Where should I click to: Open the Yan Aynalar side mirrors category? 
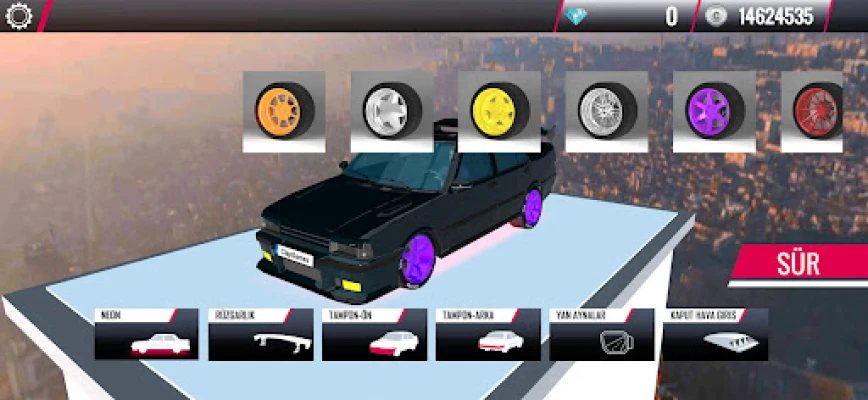coord(601,335)
